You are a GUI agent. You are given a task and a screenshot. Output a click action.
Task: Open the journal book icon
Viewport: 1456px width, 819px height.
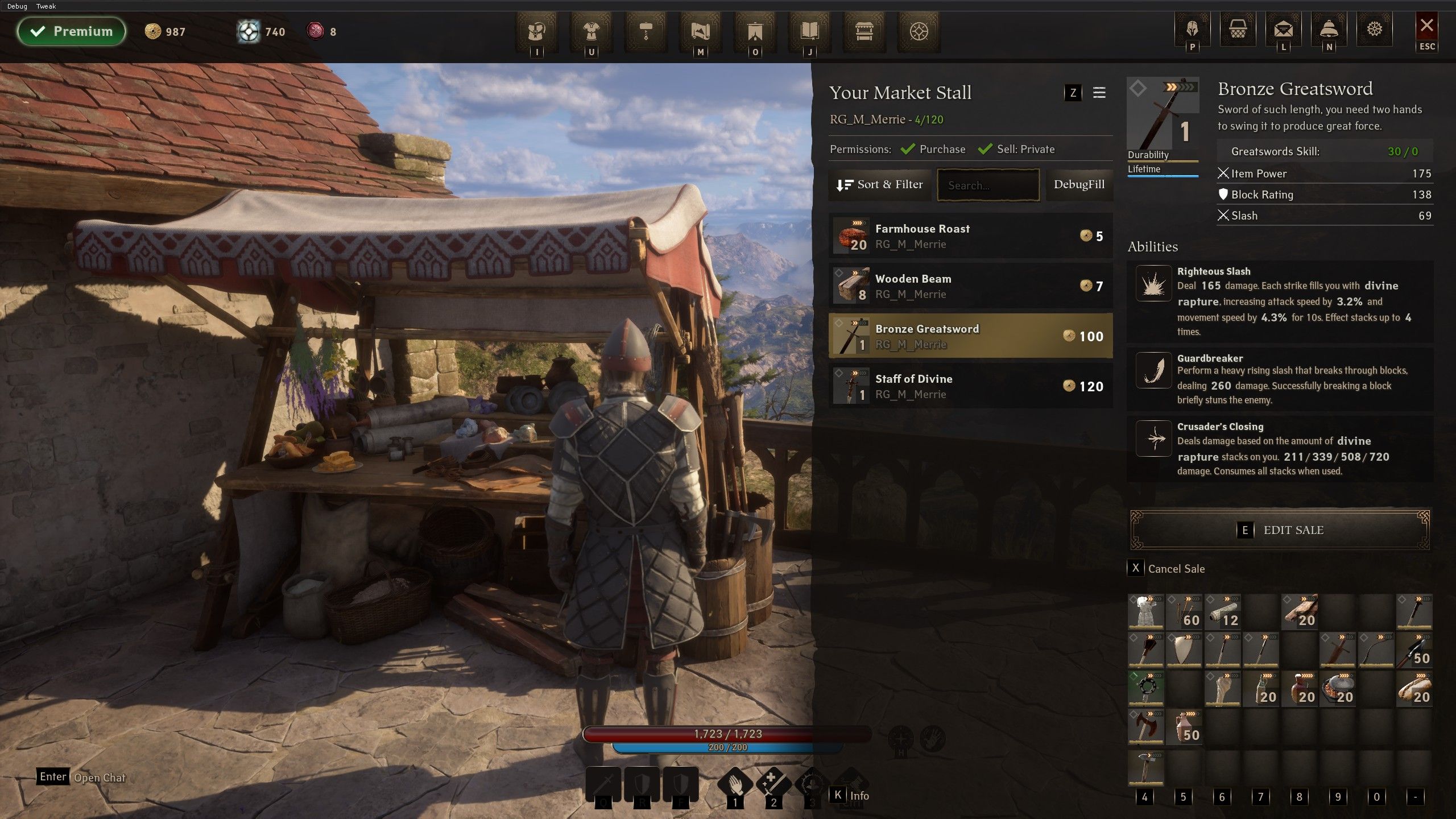[x=809, y=31]
